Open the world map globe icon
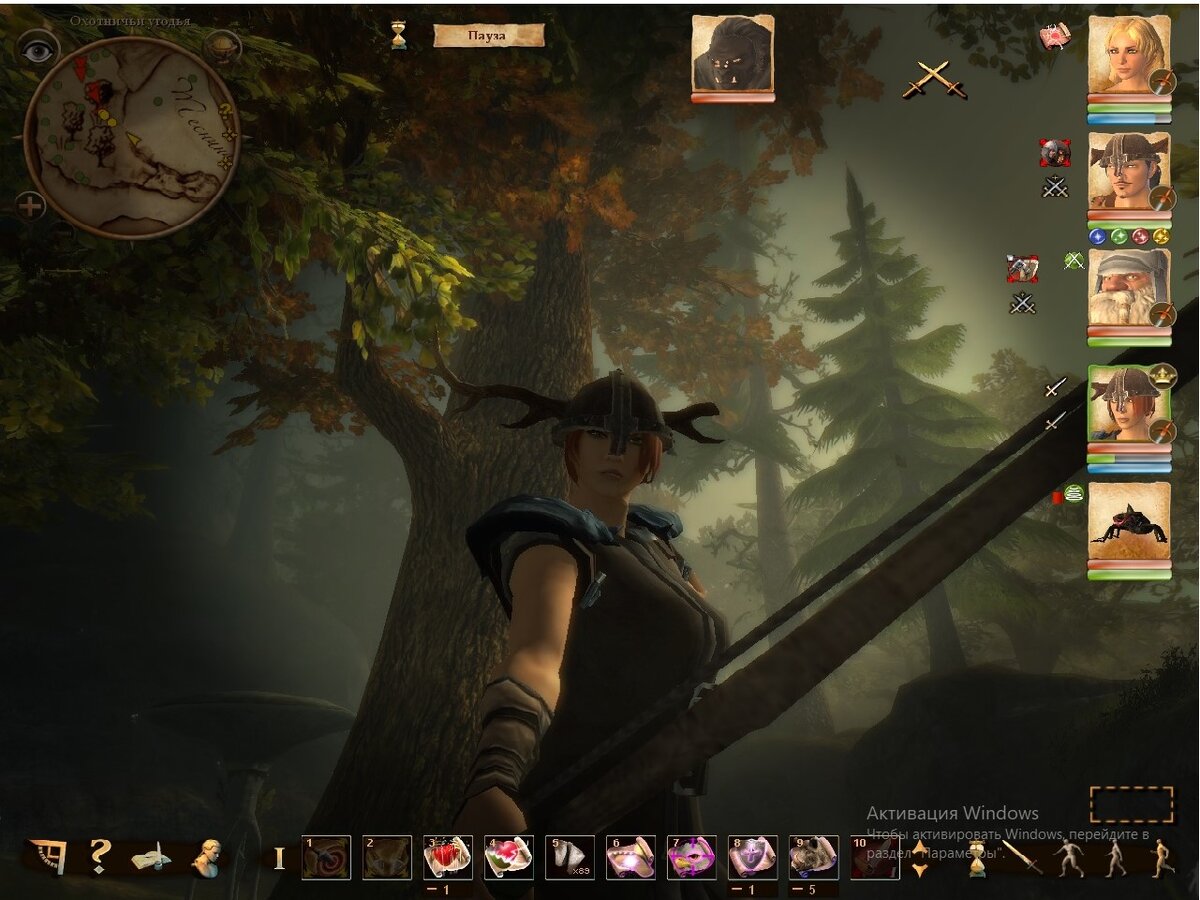The image size is (1200, 900). [221, 47]
